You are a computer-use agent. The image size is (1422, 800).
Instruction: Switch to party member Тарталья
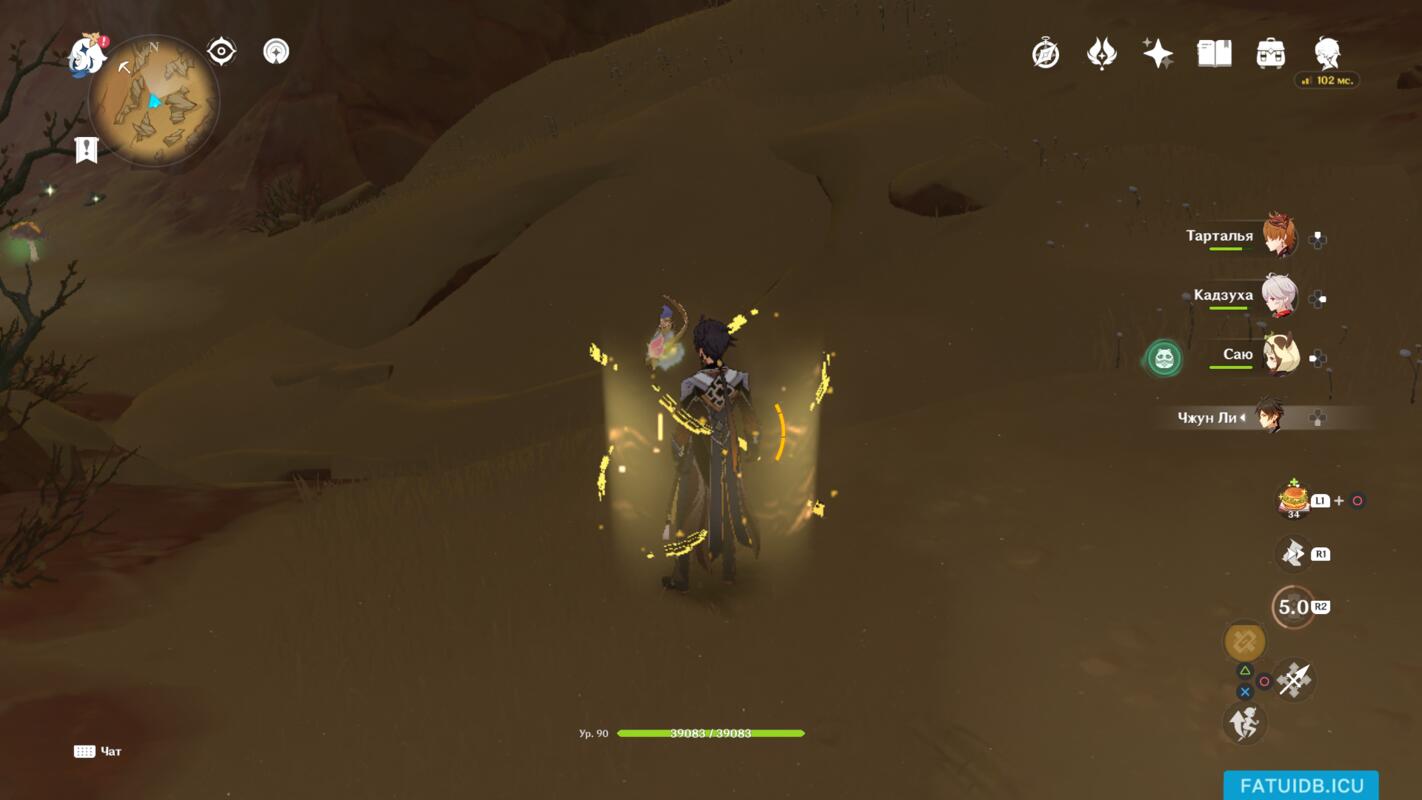pos(1278,237)
